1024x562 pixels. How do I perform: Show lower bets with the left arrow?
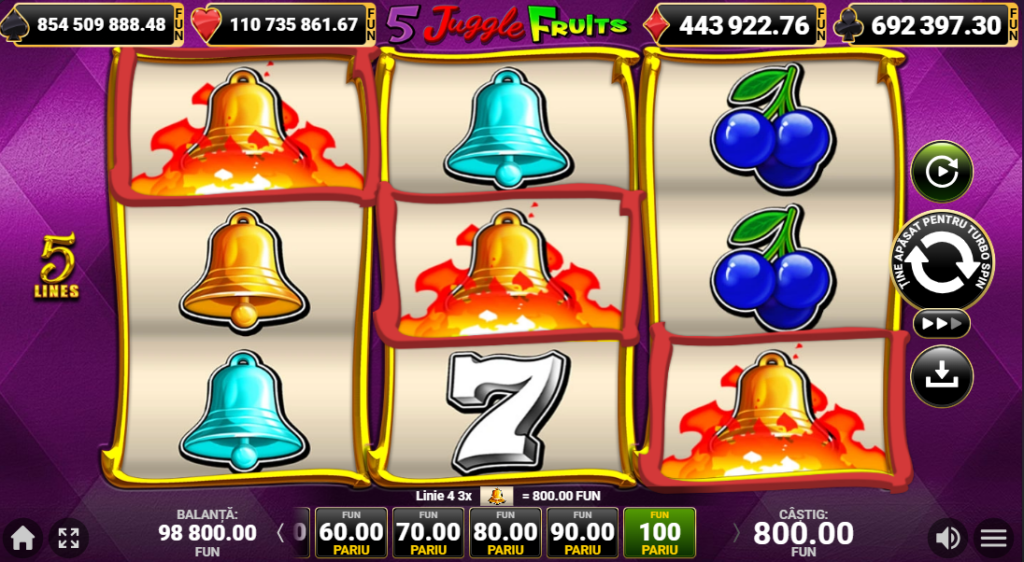click(280, 533)
